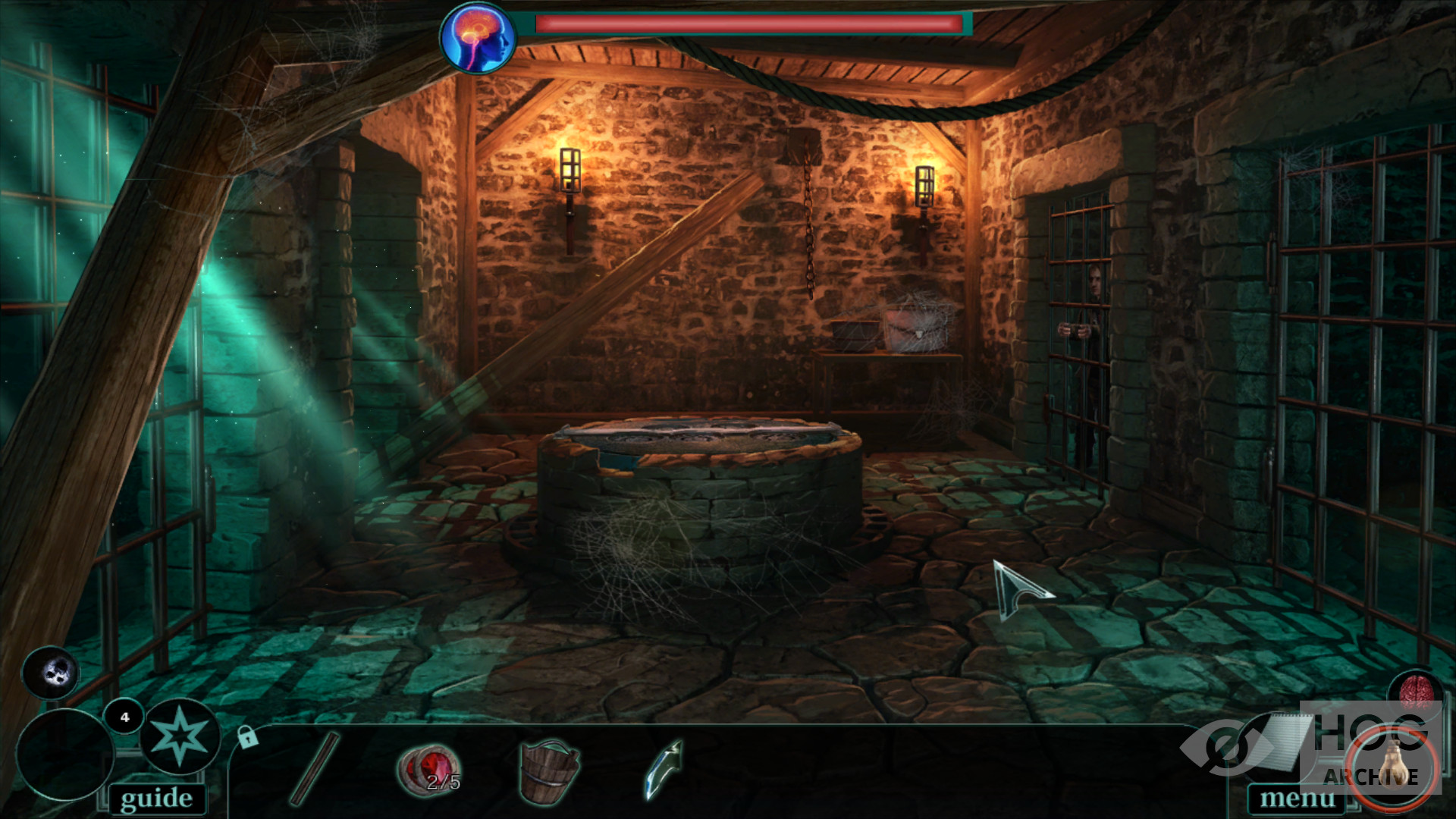Select the red gem medallion item
Viewport: 1456px width, 819px height.
(429, 770)
